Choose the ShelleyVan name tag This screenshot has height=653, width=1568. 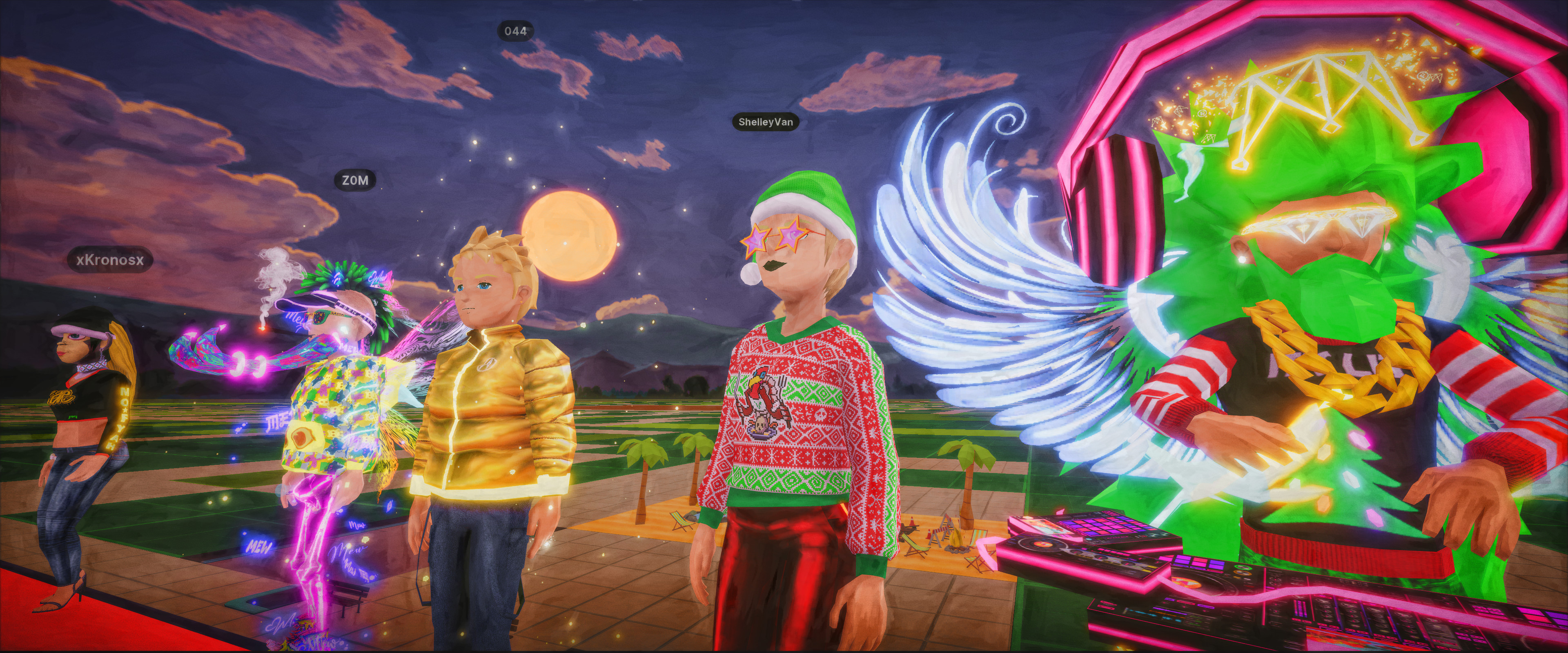coord(765,122)
